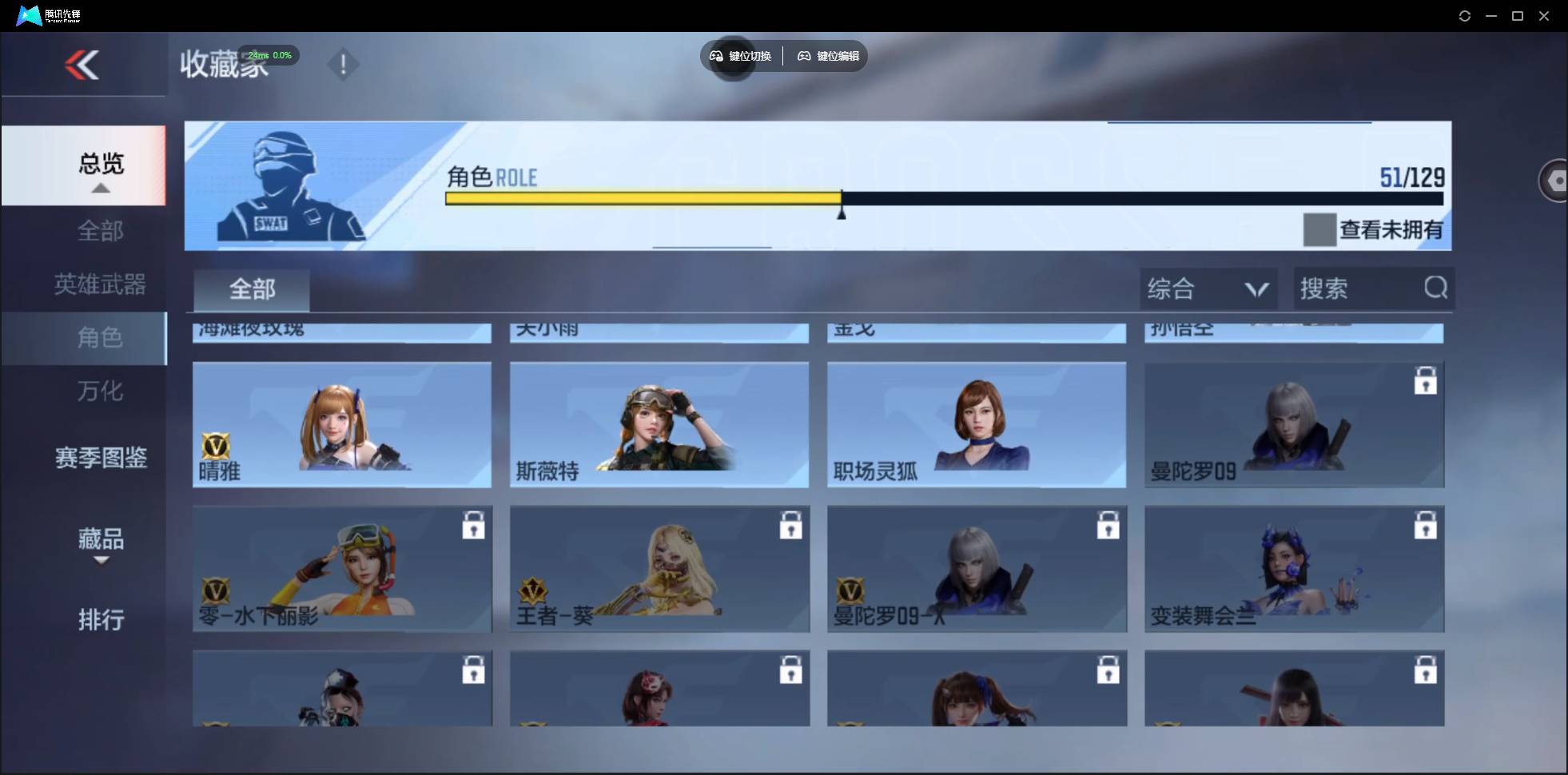Click the exclamation mark beside 收藏家 title
The image size is (1568, 775).
tap(343, 64)
